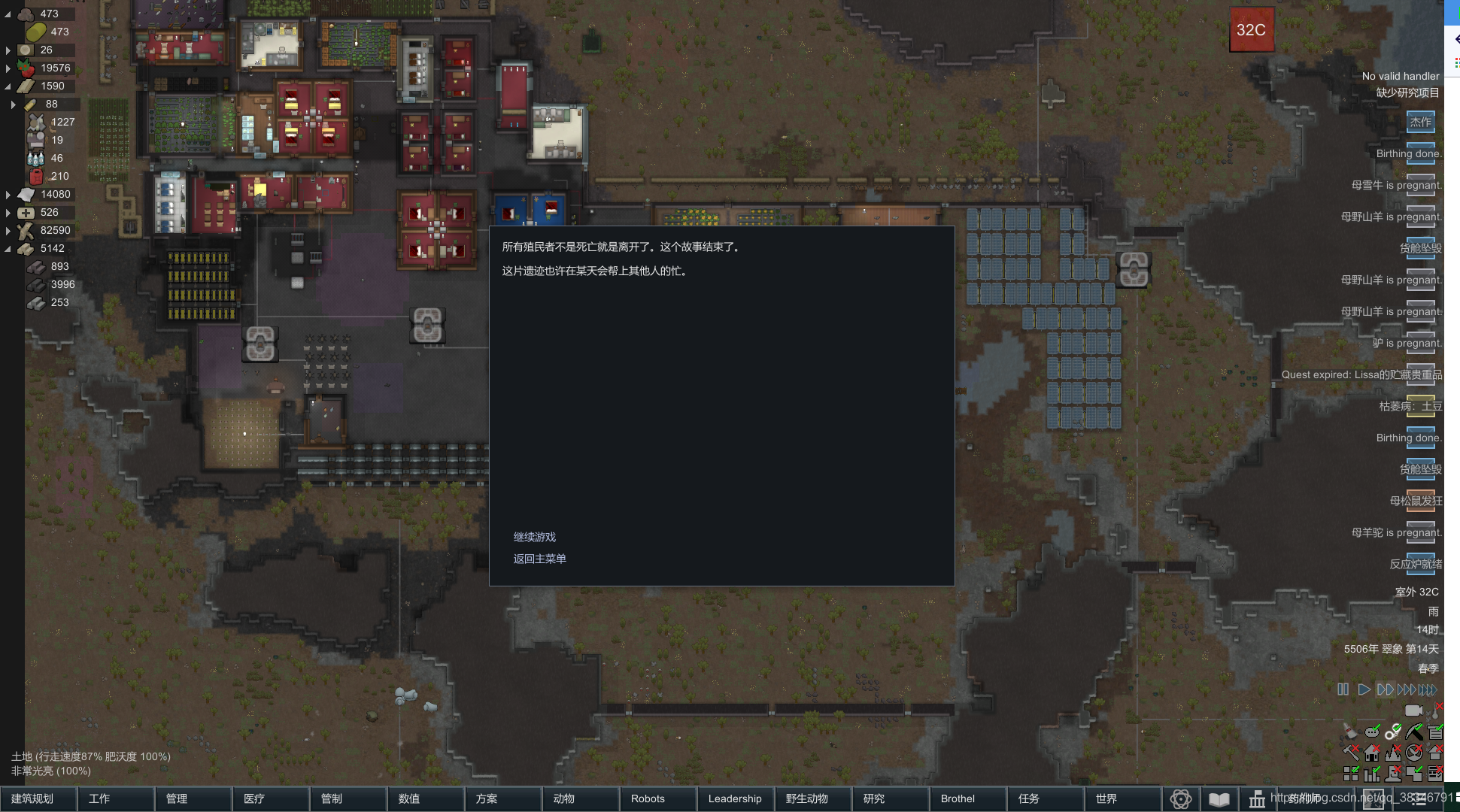Screen dimensions: 1460x812
Task: Select 返回主菜单 to return to main menu
Action: pos(540,559)
